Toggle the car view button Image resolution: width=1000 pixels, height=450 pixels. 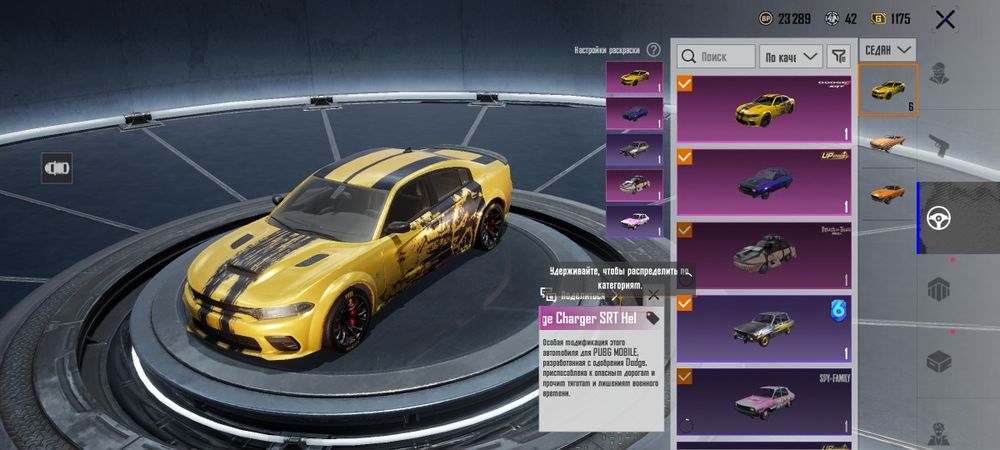point(56,168)
